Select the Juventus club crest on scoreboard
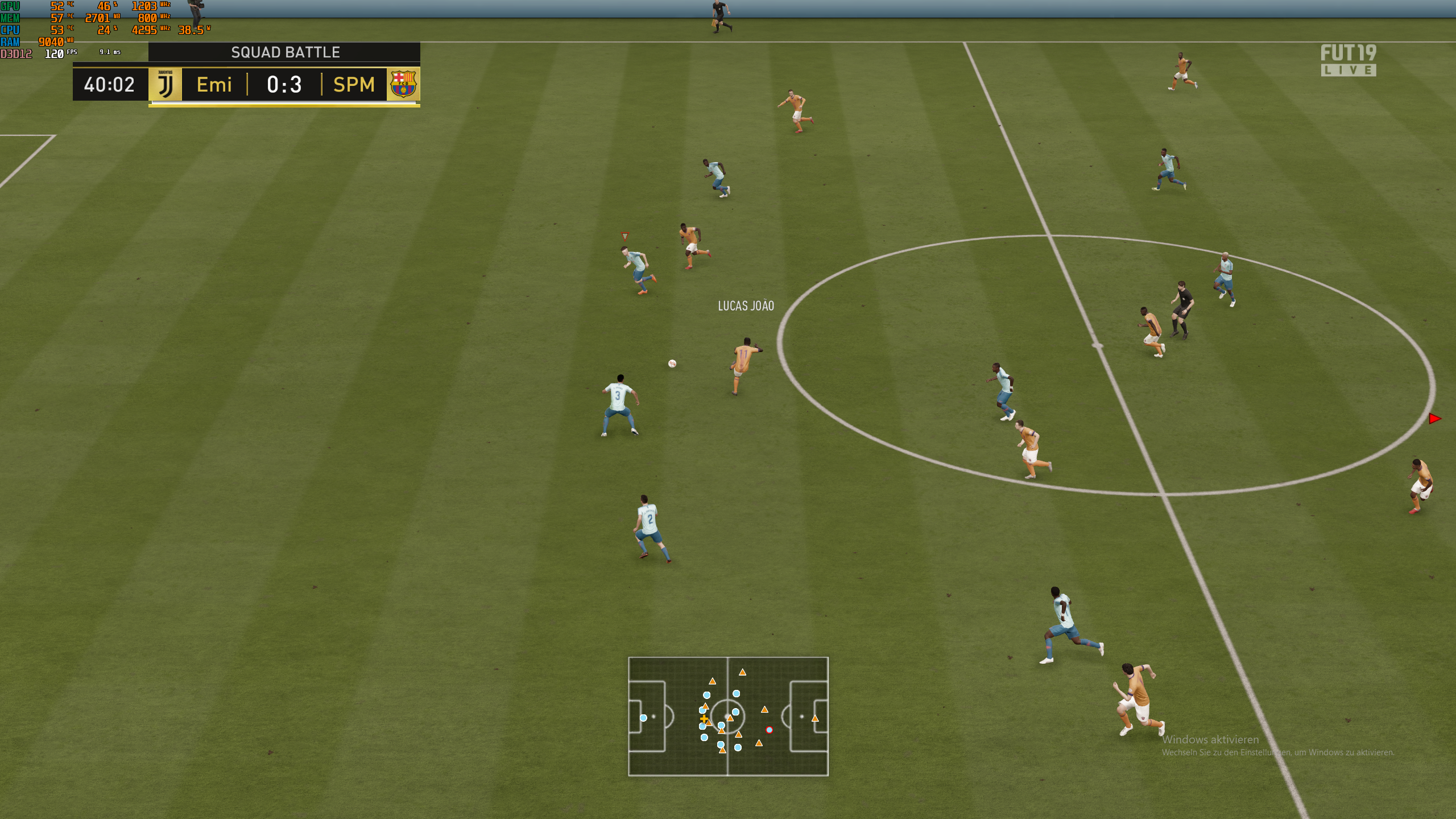This screenshot has width=1456, height=819. coord(164,85)
